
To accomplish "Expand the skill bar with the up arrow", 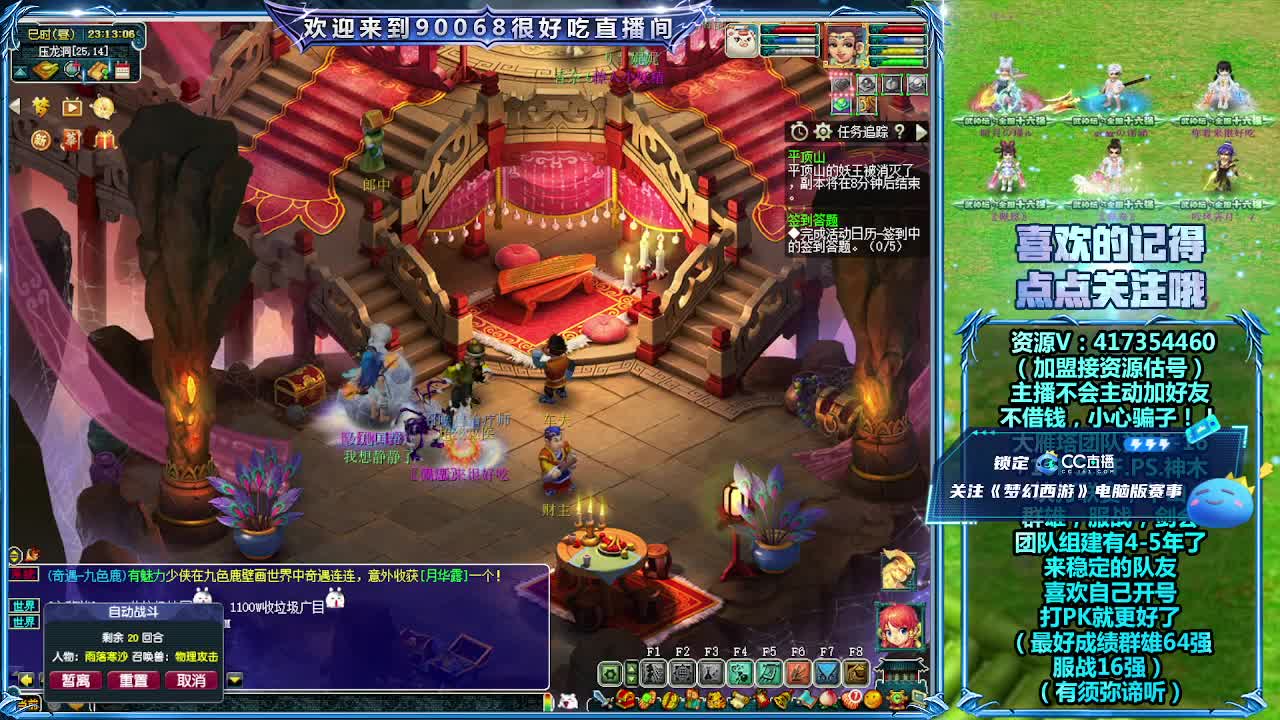I will [x=631, y=667].
